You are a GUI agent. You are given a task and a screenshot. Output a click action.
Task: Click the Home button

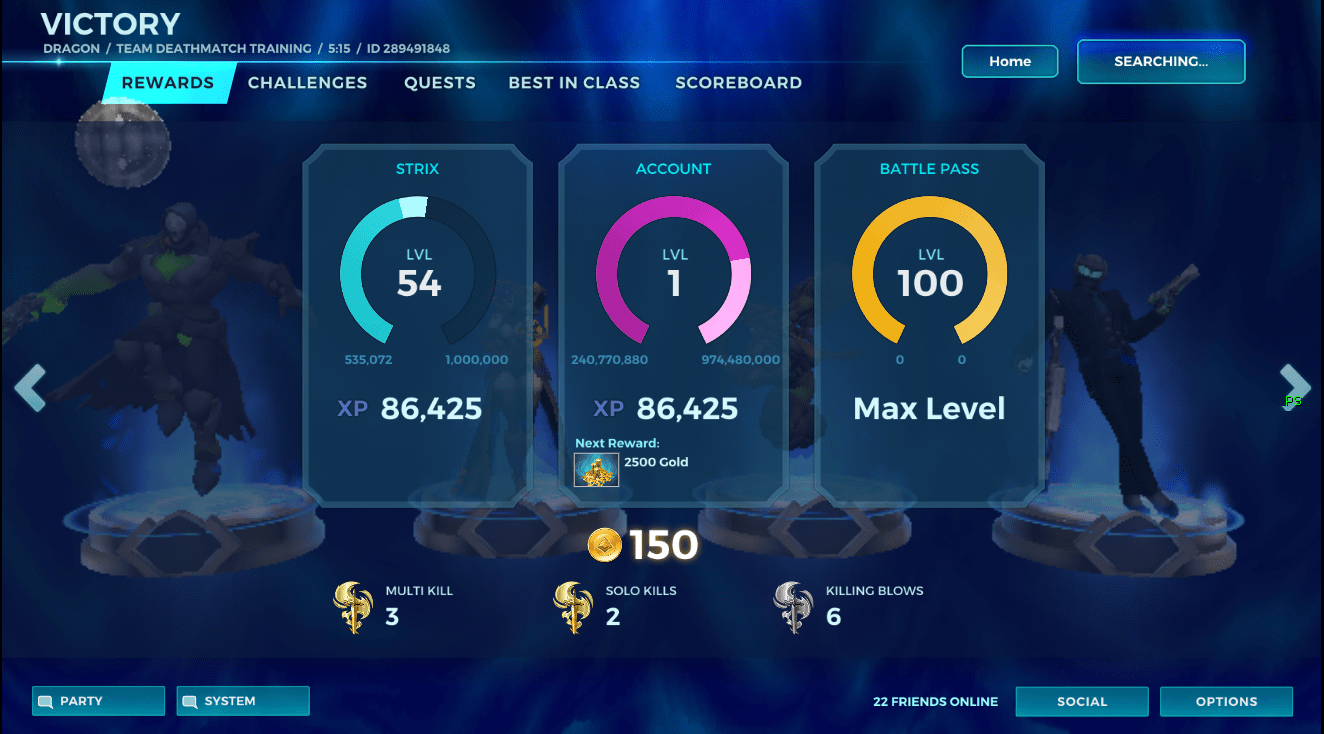point(1009,61)
